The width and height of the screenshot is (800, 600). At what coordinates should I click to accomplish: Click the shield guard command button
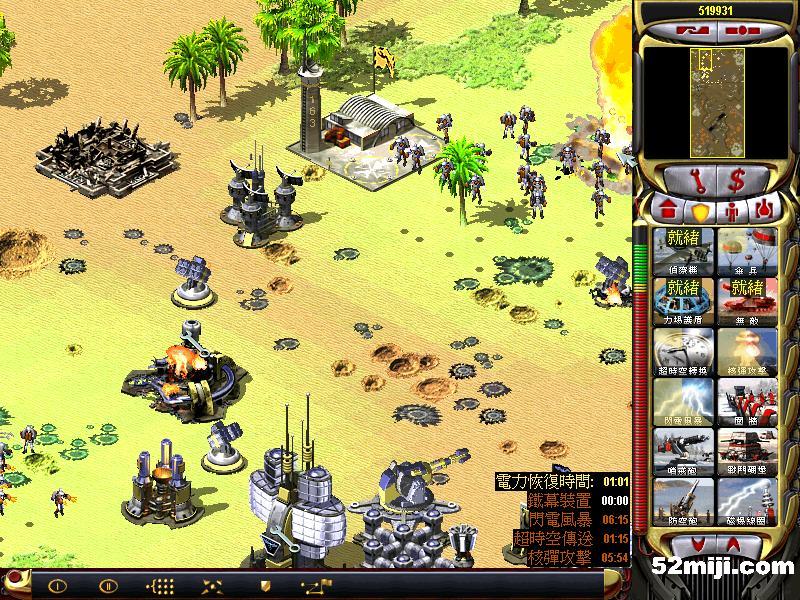click(265, 585)
